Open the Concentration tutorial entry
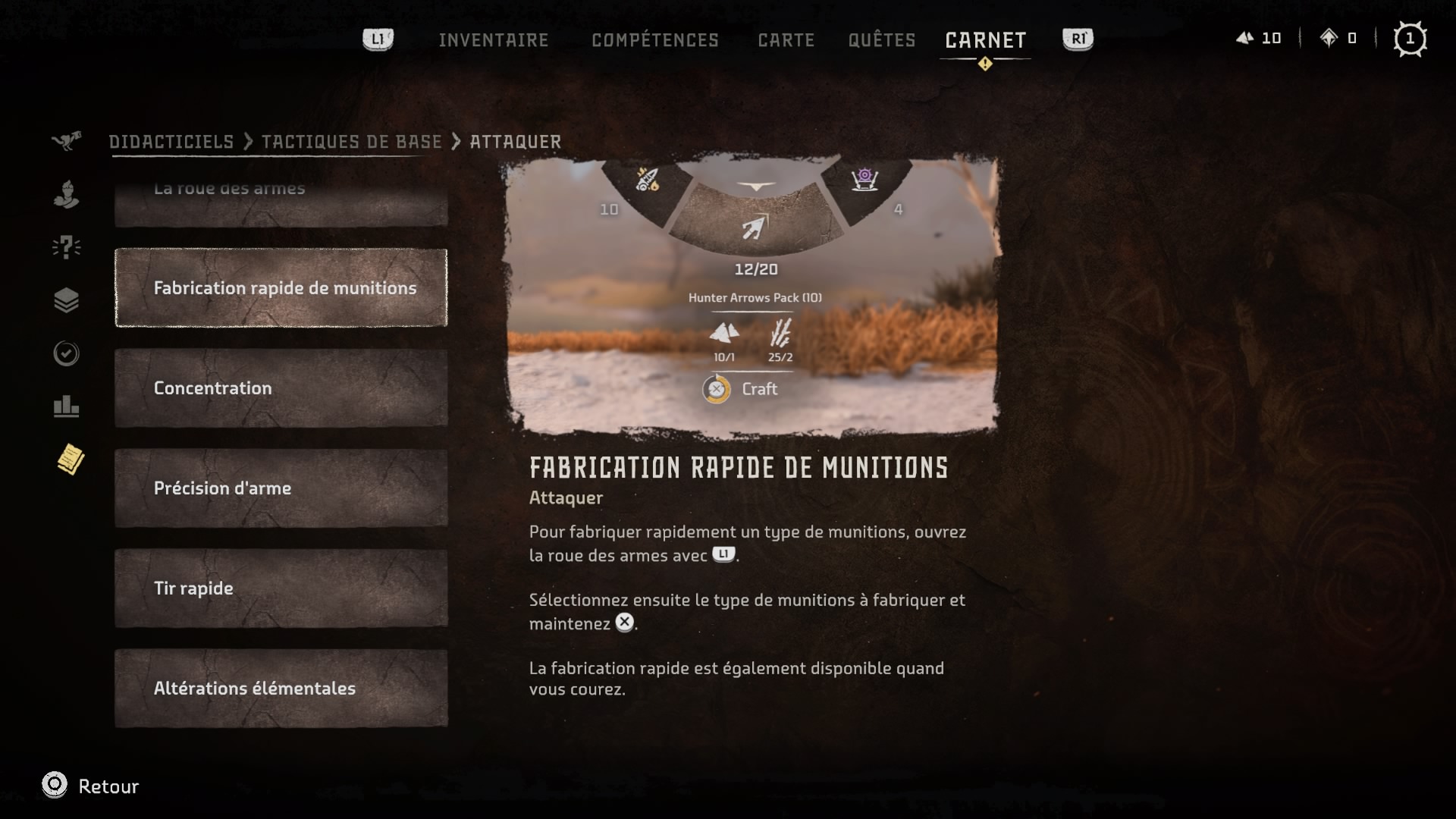The width and height of the screenshot is (1456, 819). (281, 388)
